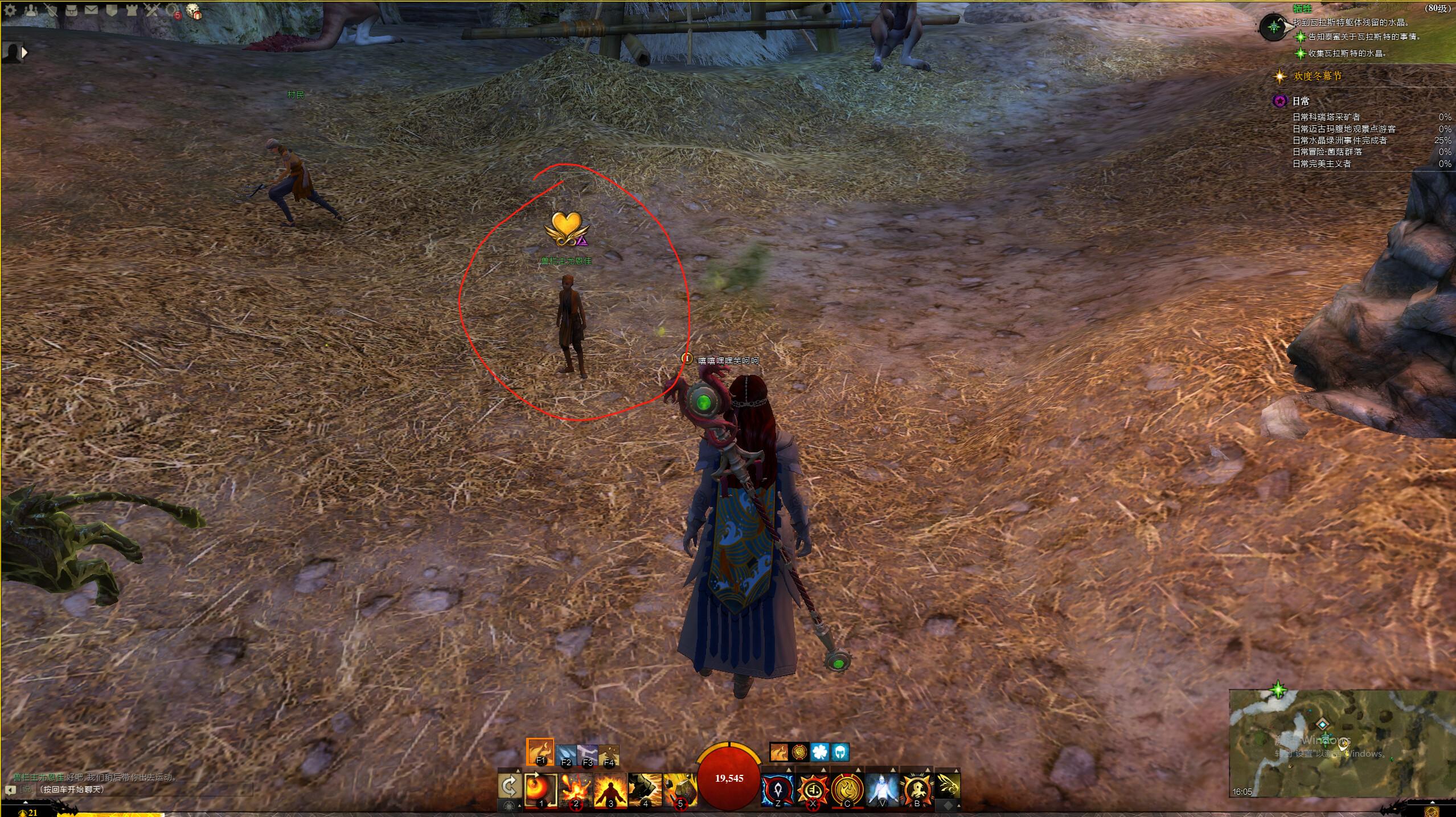Switch to air attunement F3
This screenshot has width=1456, height=817.
[x=587, y=755]
